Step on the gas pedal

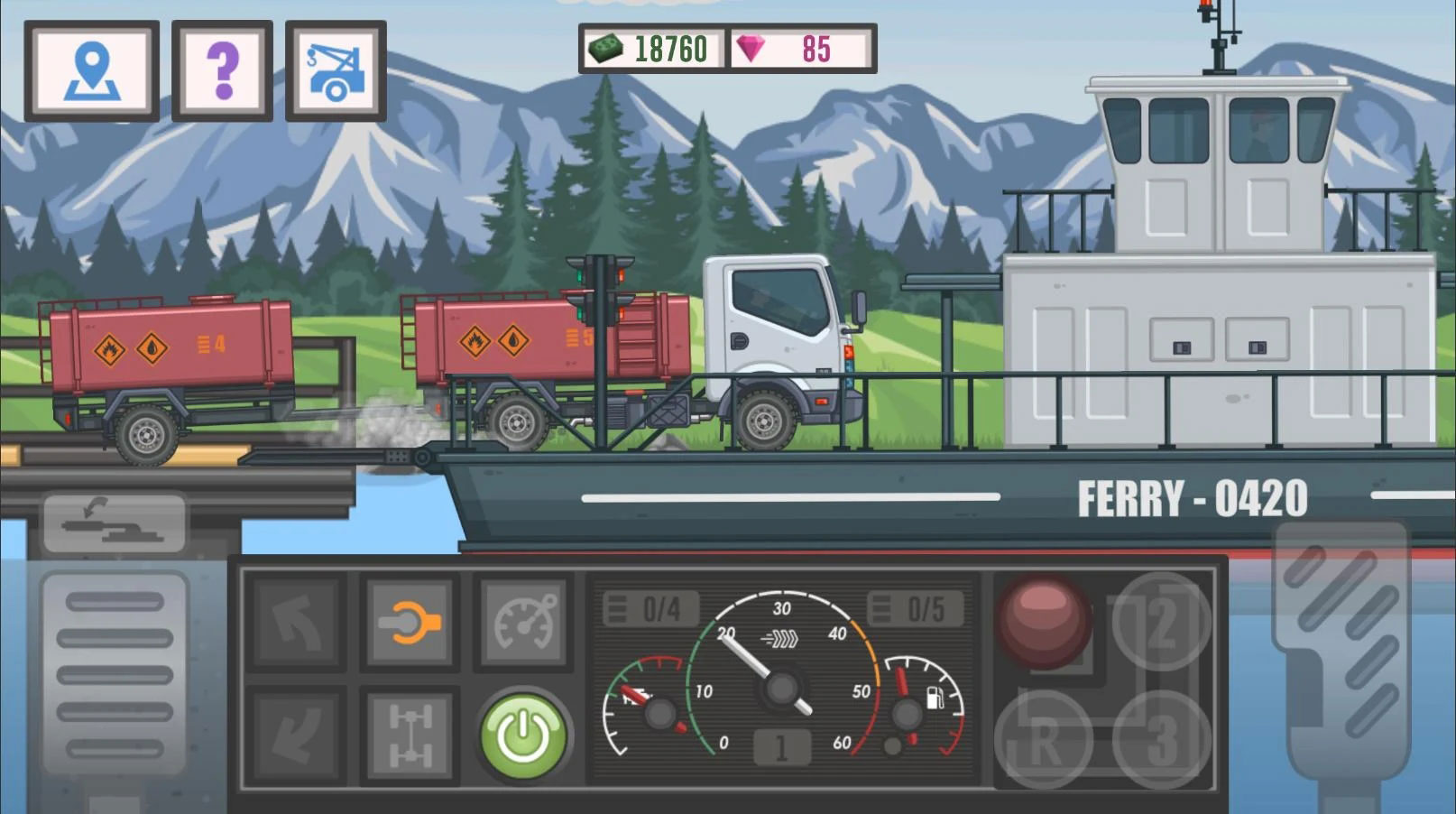[x=1341, y=650]
